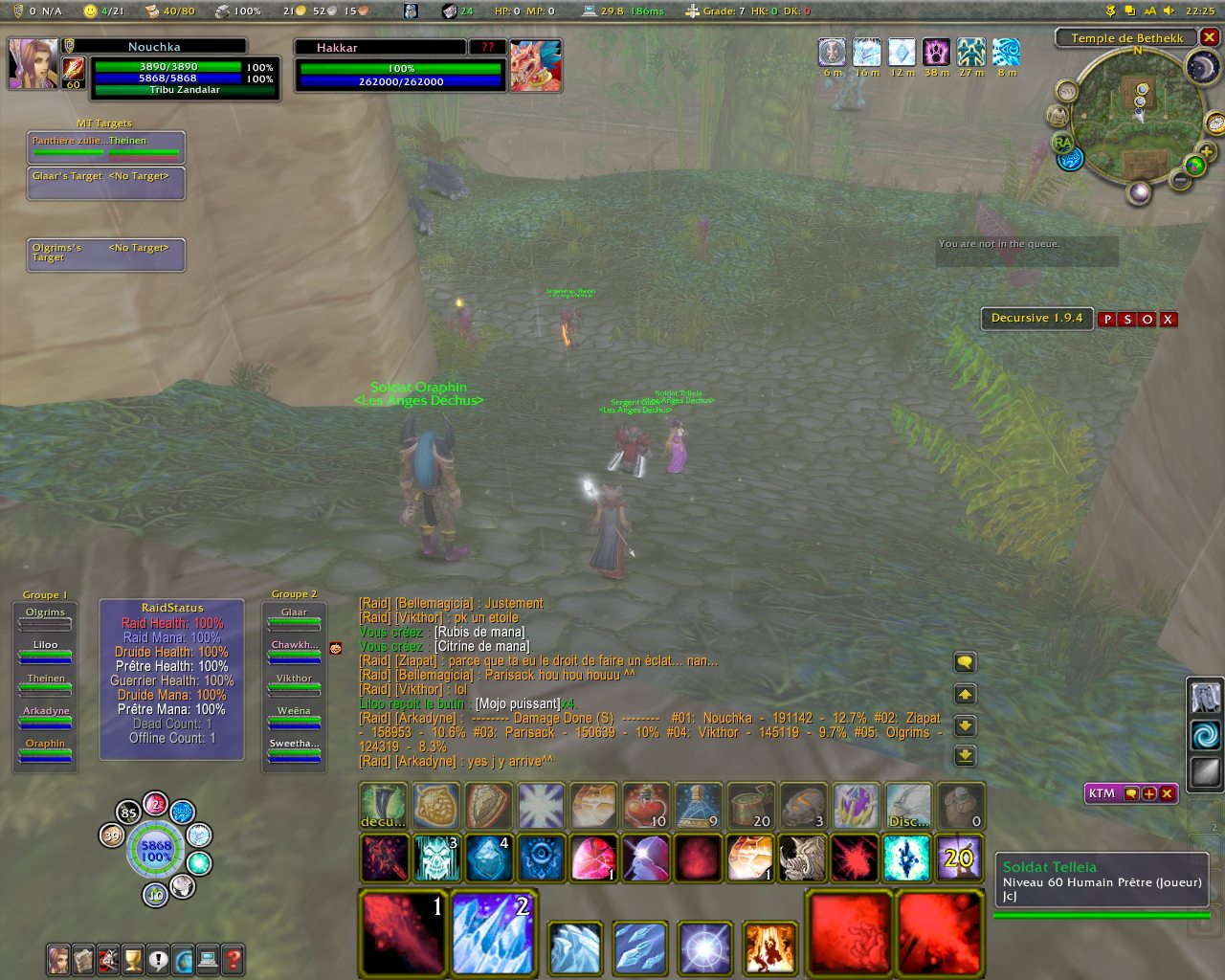1225x980 pixels.
Task: Click Nouchka's player portrait
Action: click(x=33, y=64)
